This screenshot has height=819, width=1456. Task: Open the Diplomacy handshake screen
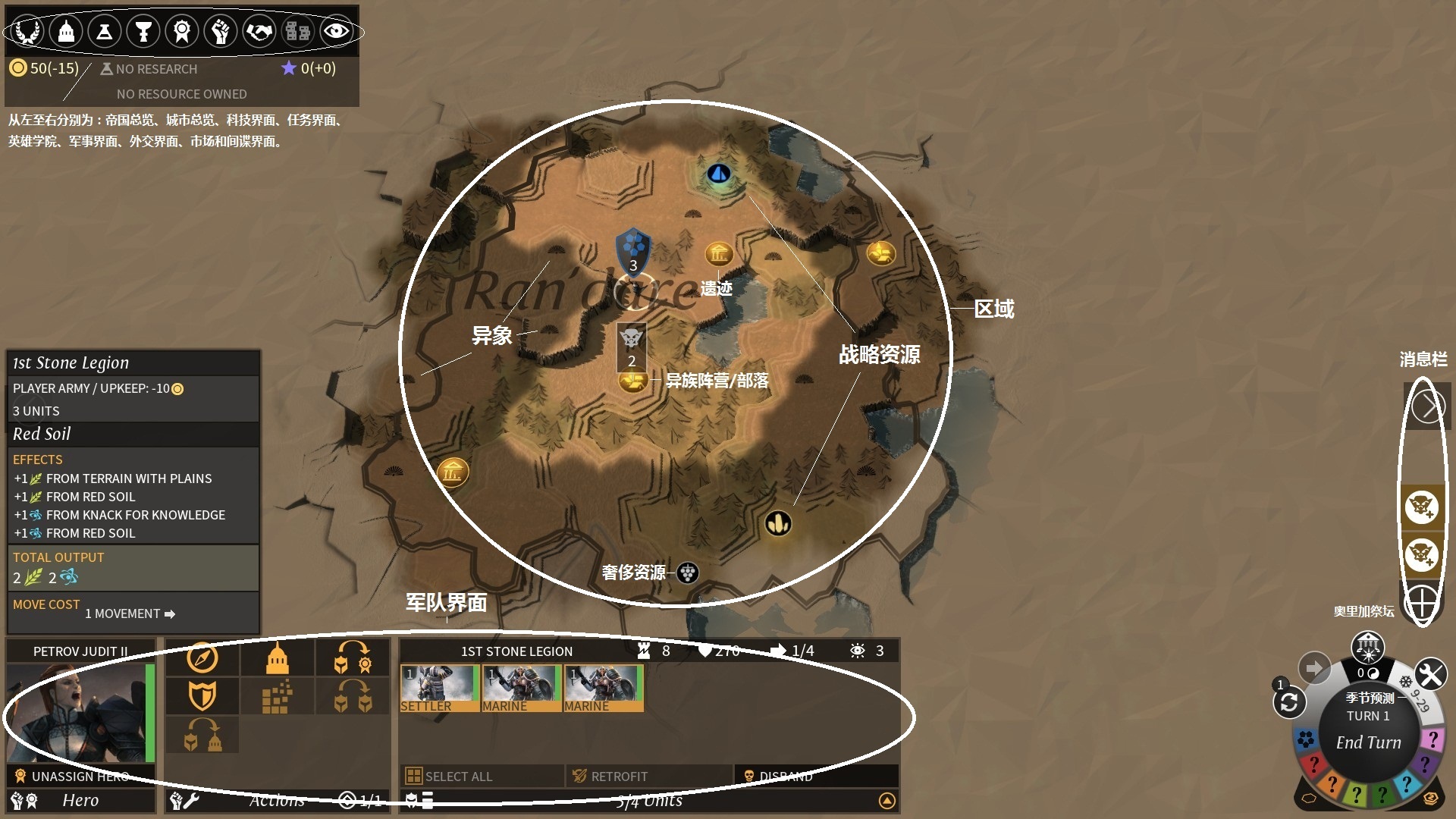259,32
